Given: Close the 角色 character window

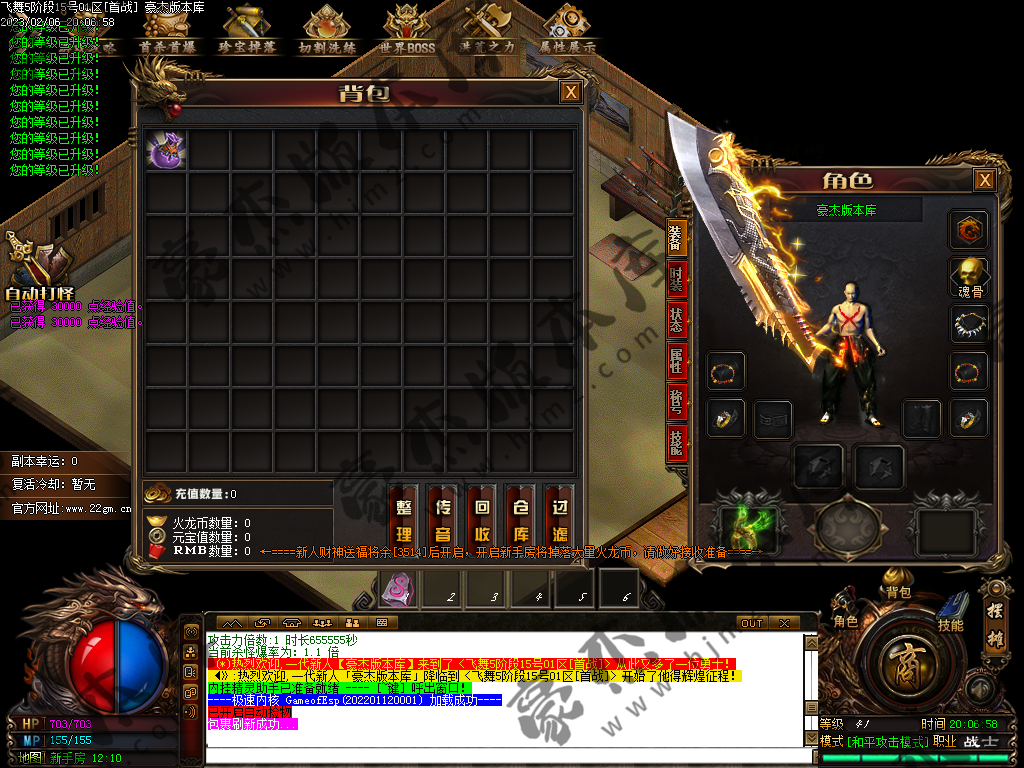Looking at the screenshot, I should [985, 180].
